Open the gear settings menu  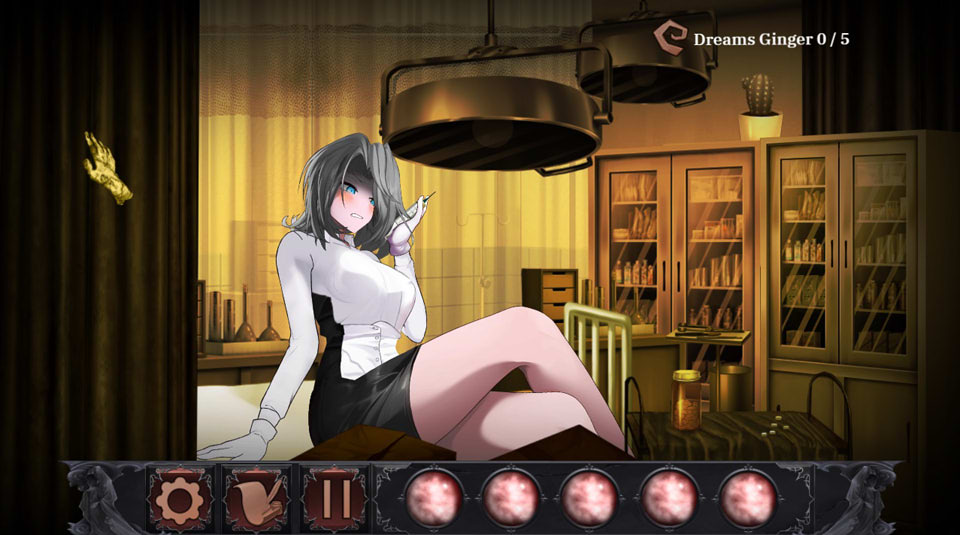pos(180,497)
